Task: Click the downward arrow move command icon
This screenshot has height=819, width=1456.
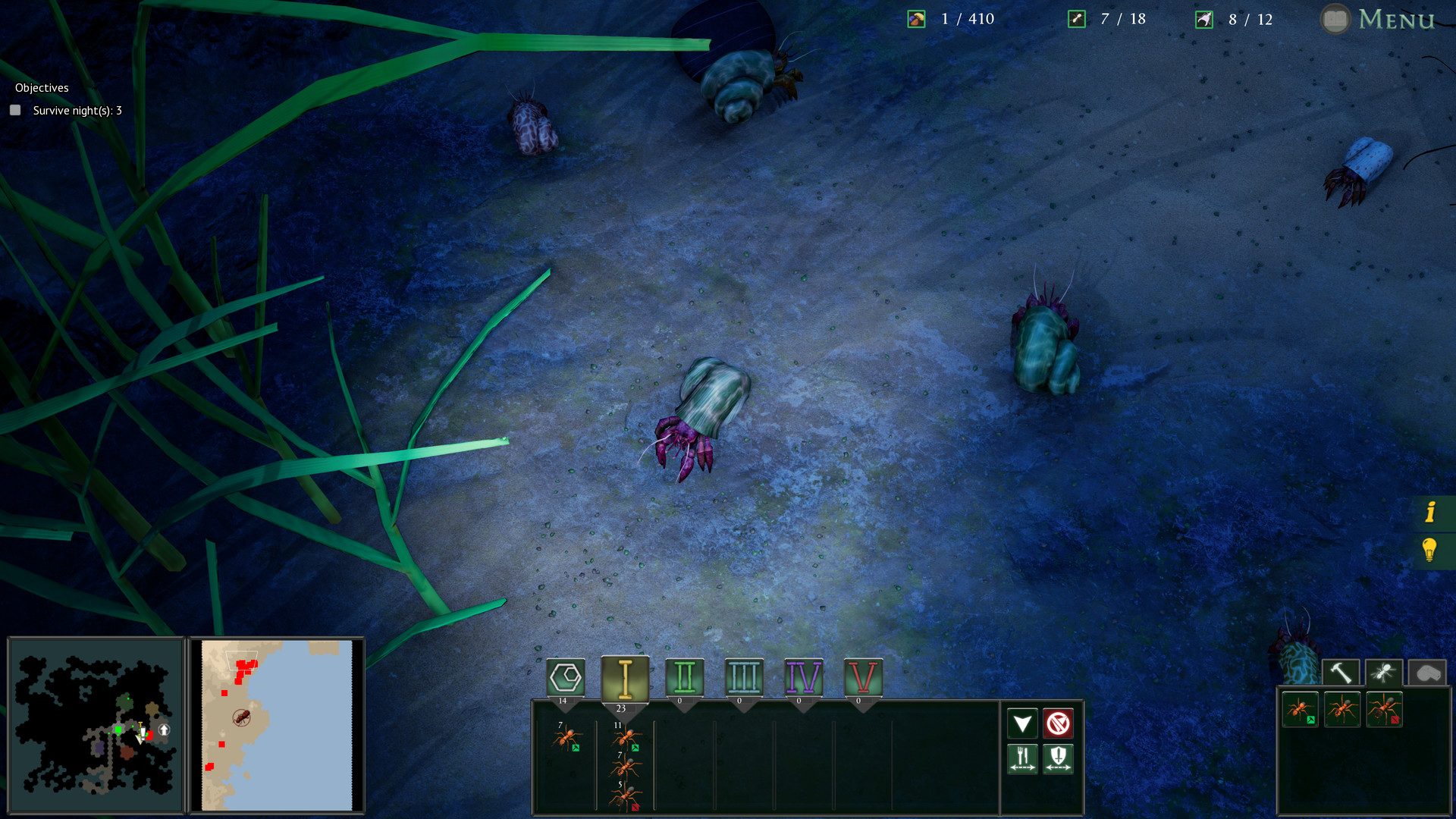Action: tap(1022, 723)
